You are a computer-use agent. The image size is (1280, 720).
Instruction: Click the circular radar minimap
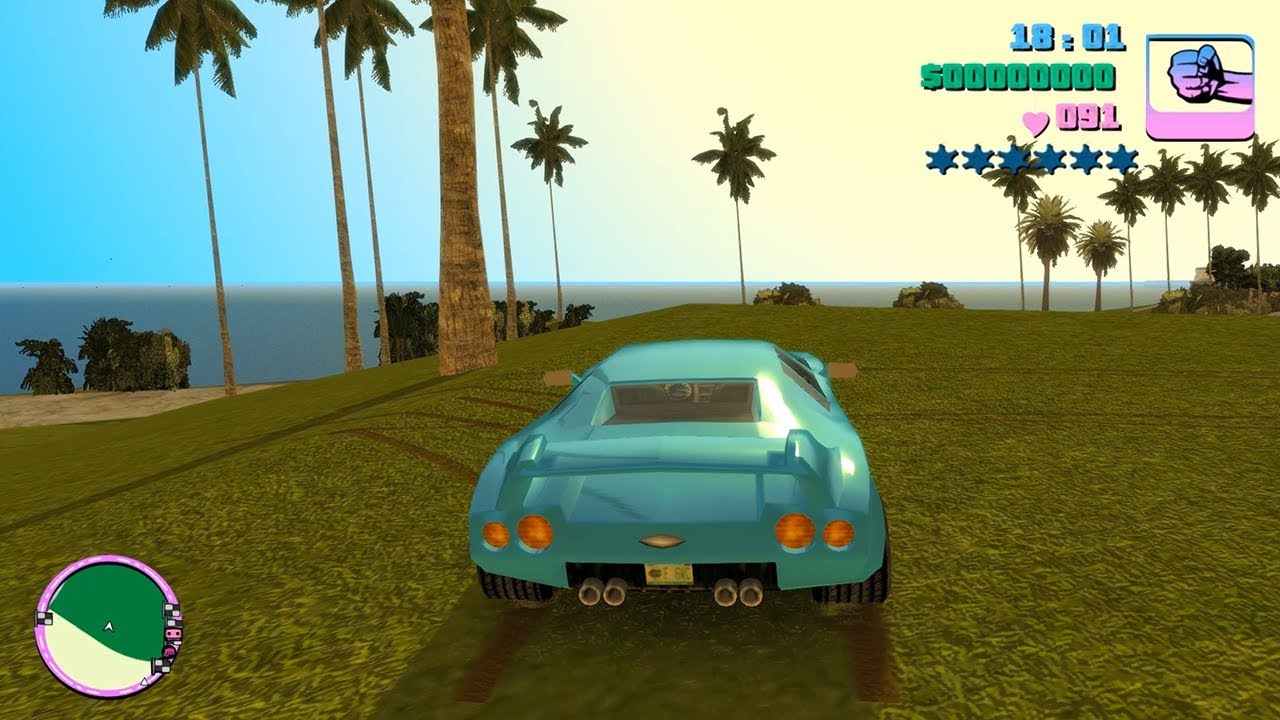click(107, 626)
